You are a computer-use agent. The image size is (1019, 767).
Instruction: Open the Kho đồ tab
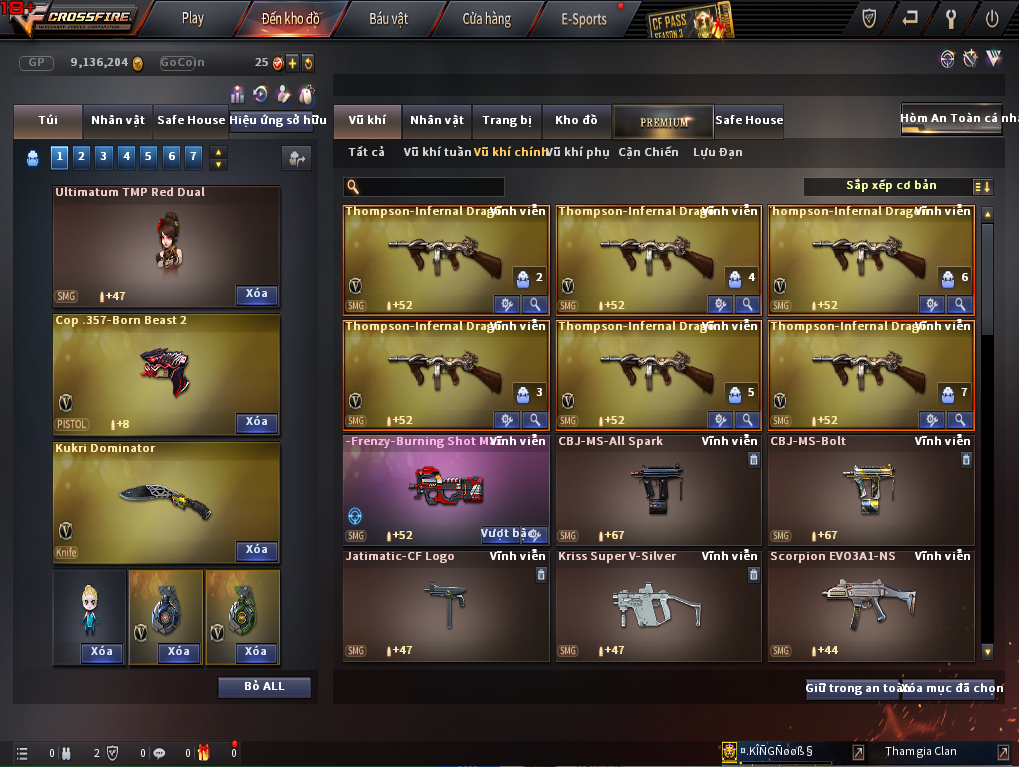point(576,121)
